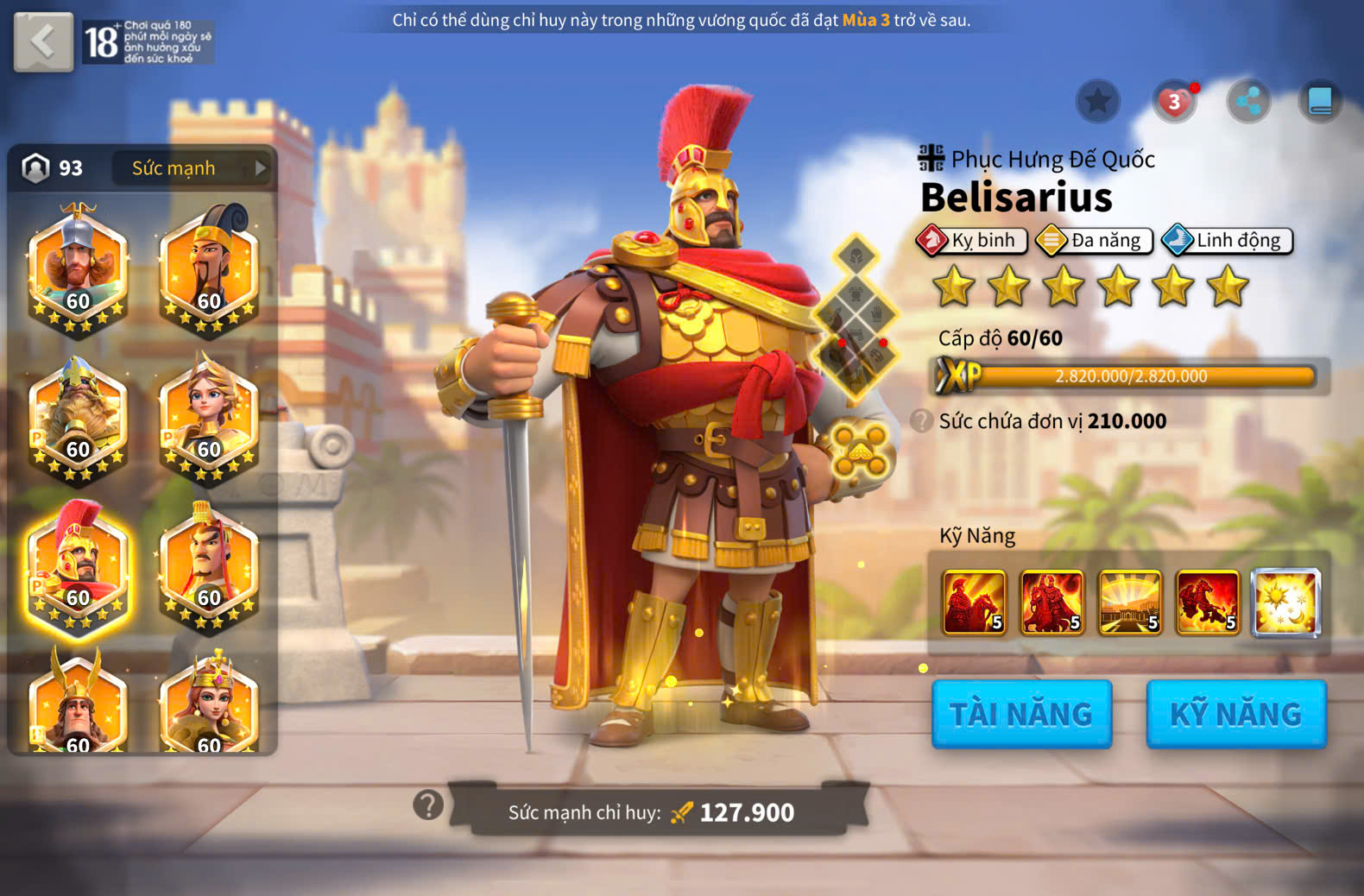Viewport: 1364px width, 896px height.
Task: Show the Sức chứa đơn vị info tooltip
Action: point(921,421)
